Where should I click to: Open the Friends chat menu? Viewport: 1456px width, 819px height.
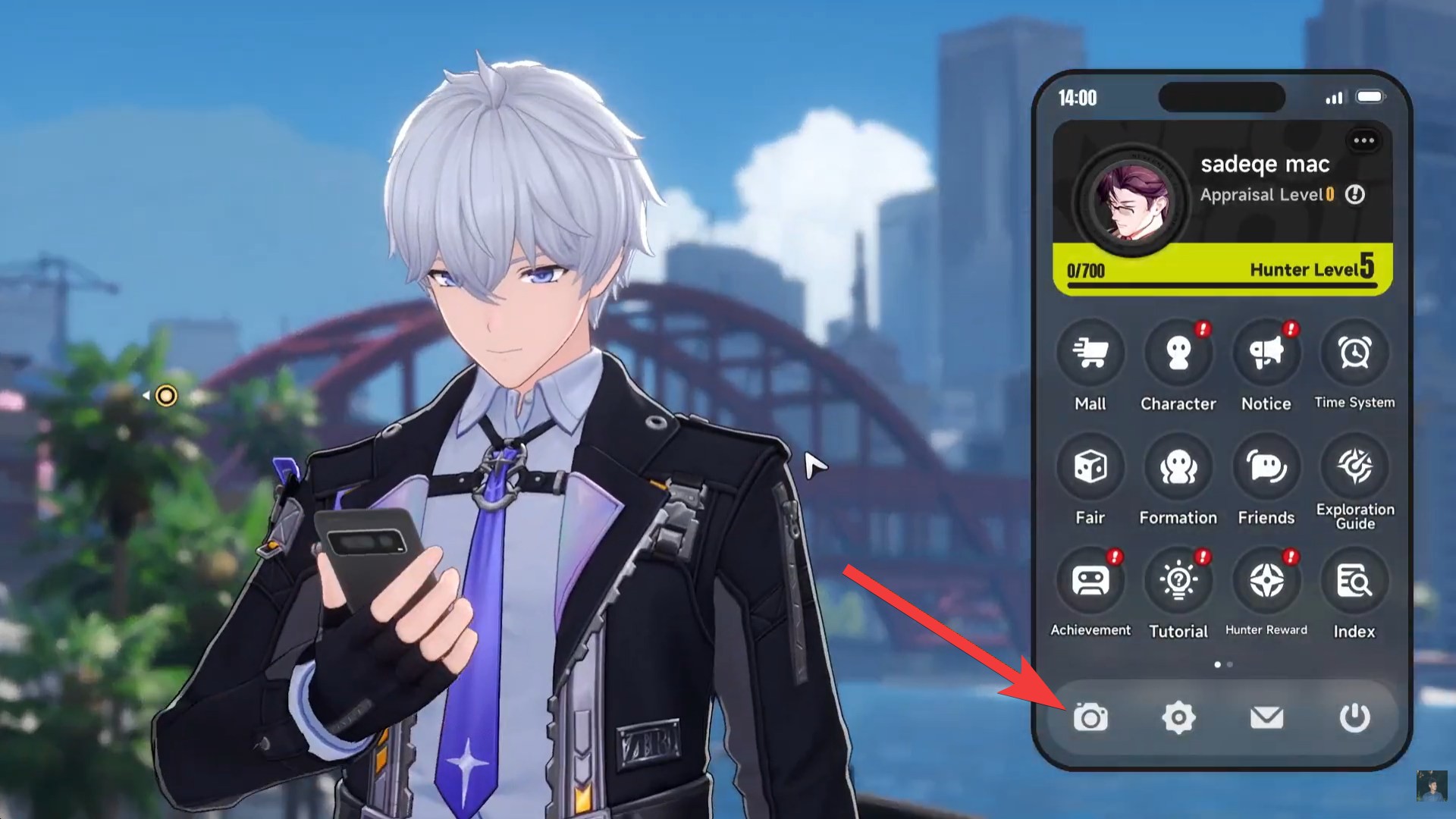(x=1265, y=466)
